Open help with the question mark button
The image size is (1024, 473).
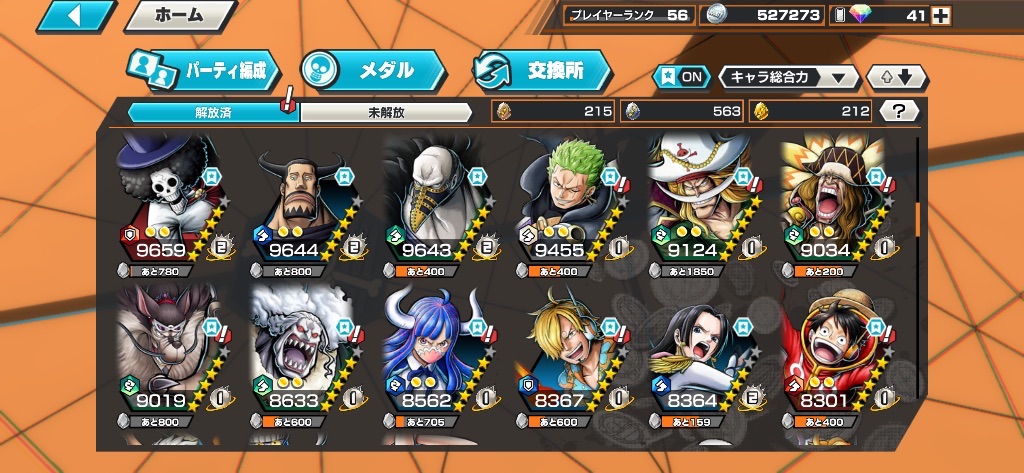coord(899,111)
